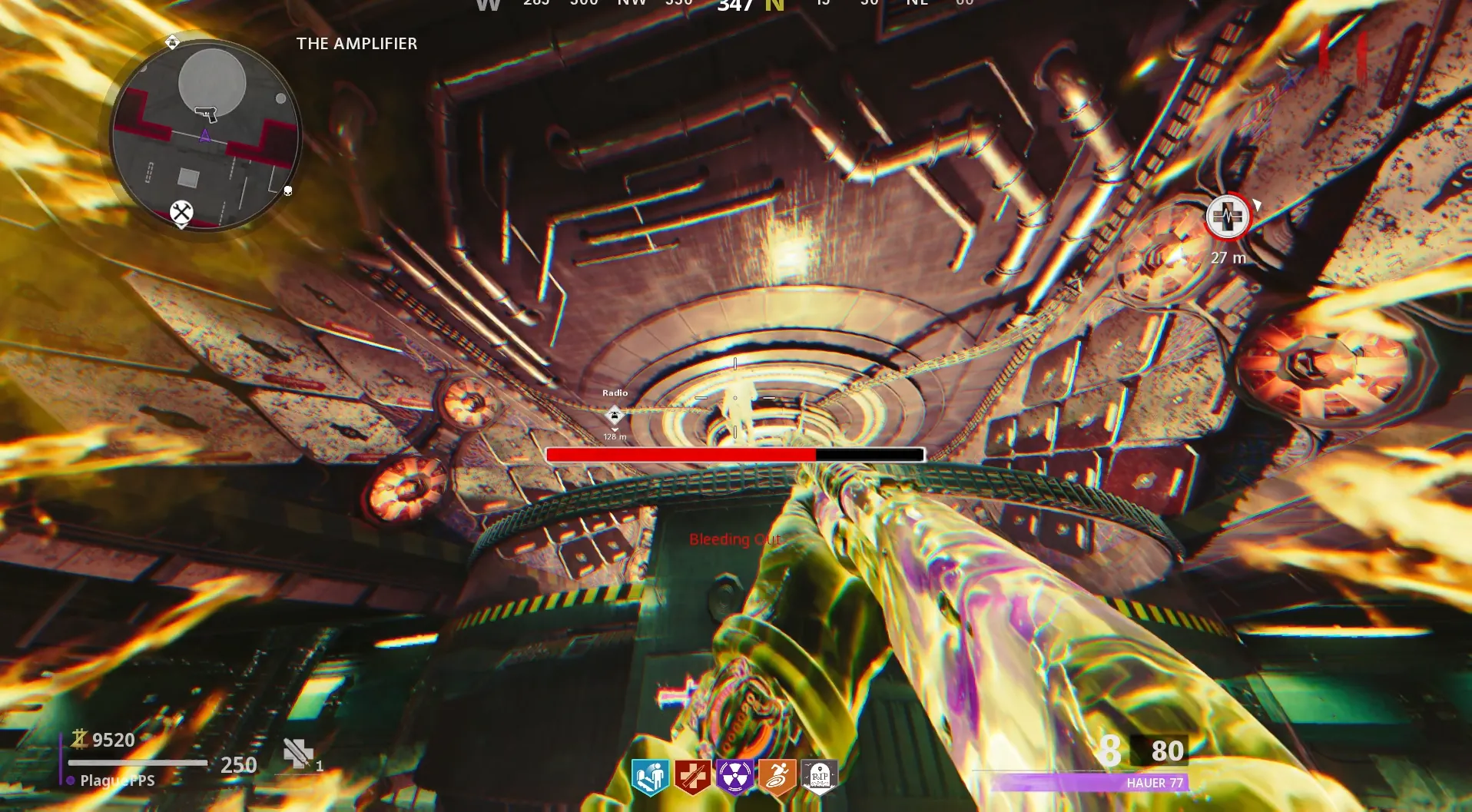Select the Hauer 77 weapon label

pyautogui.click(x=1154, y=783)
